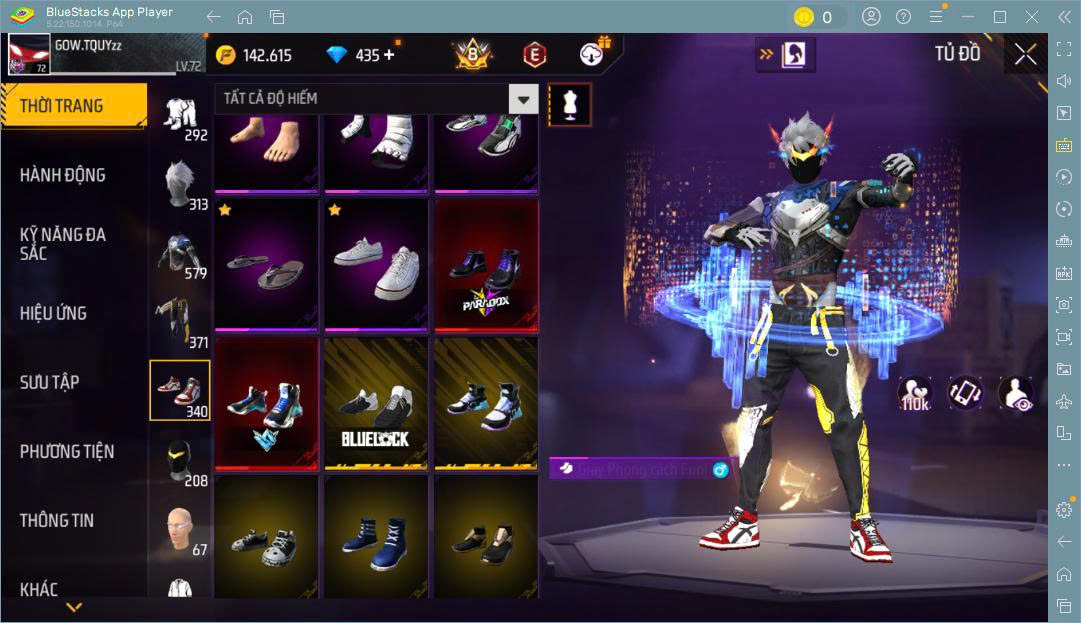Show the THÔNG TIN section
Image resolution: width=1081 pixels, height=623 pixels.
pos(57,520)
